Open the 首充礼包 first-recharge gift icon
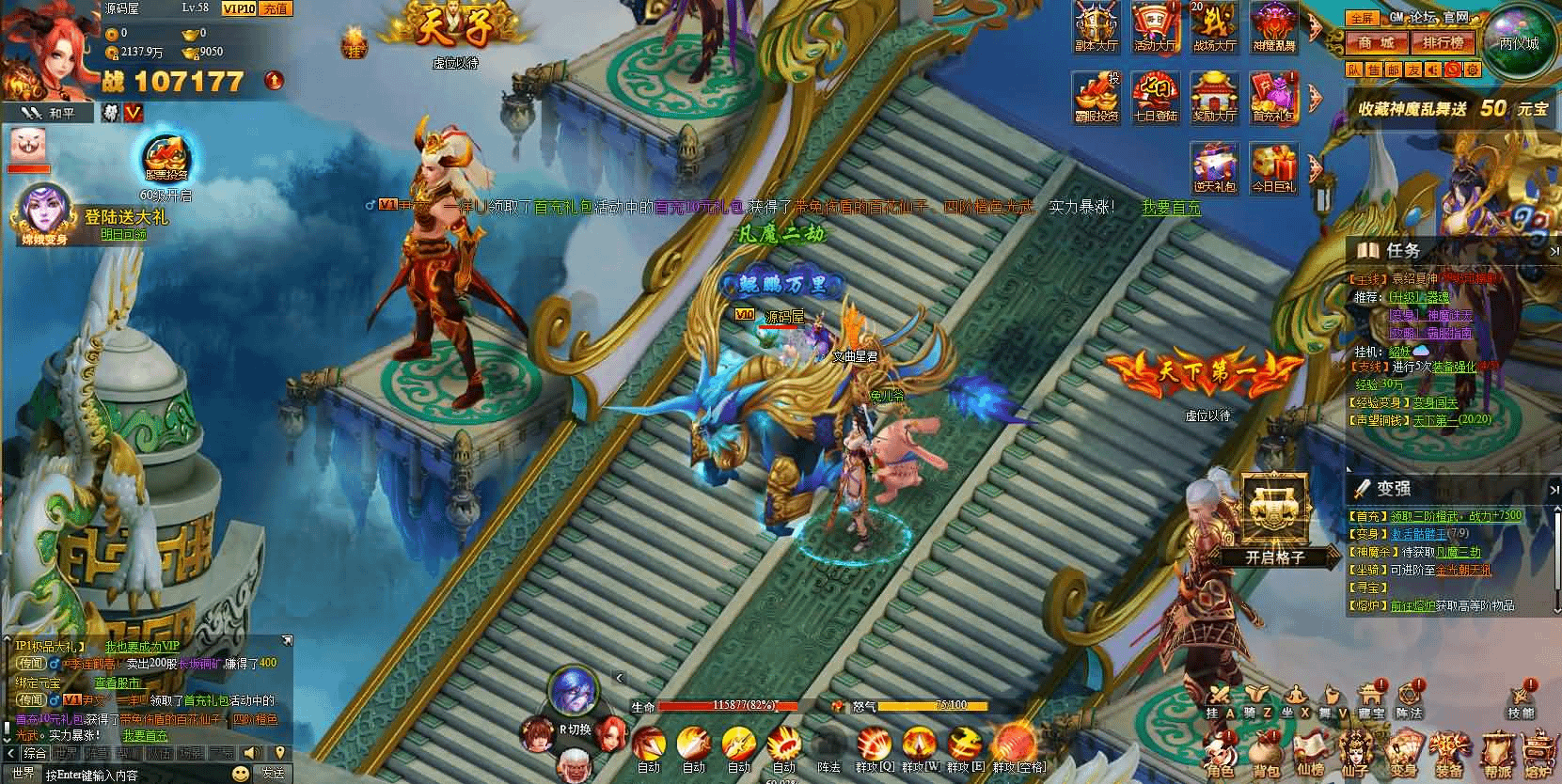 pyautogui.click(x=1272, y=97)
